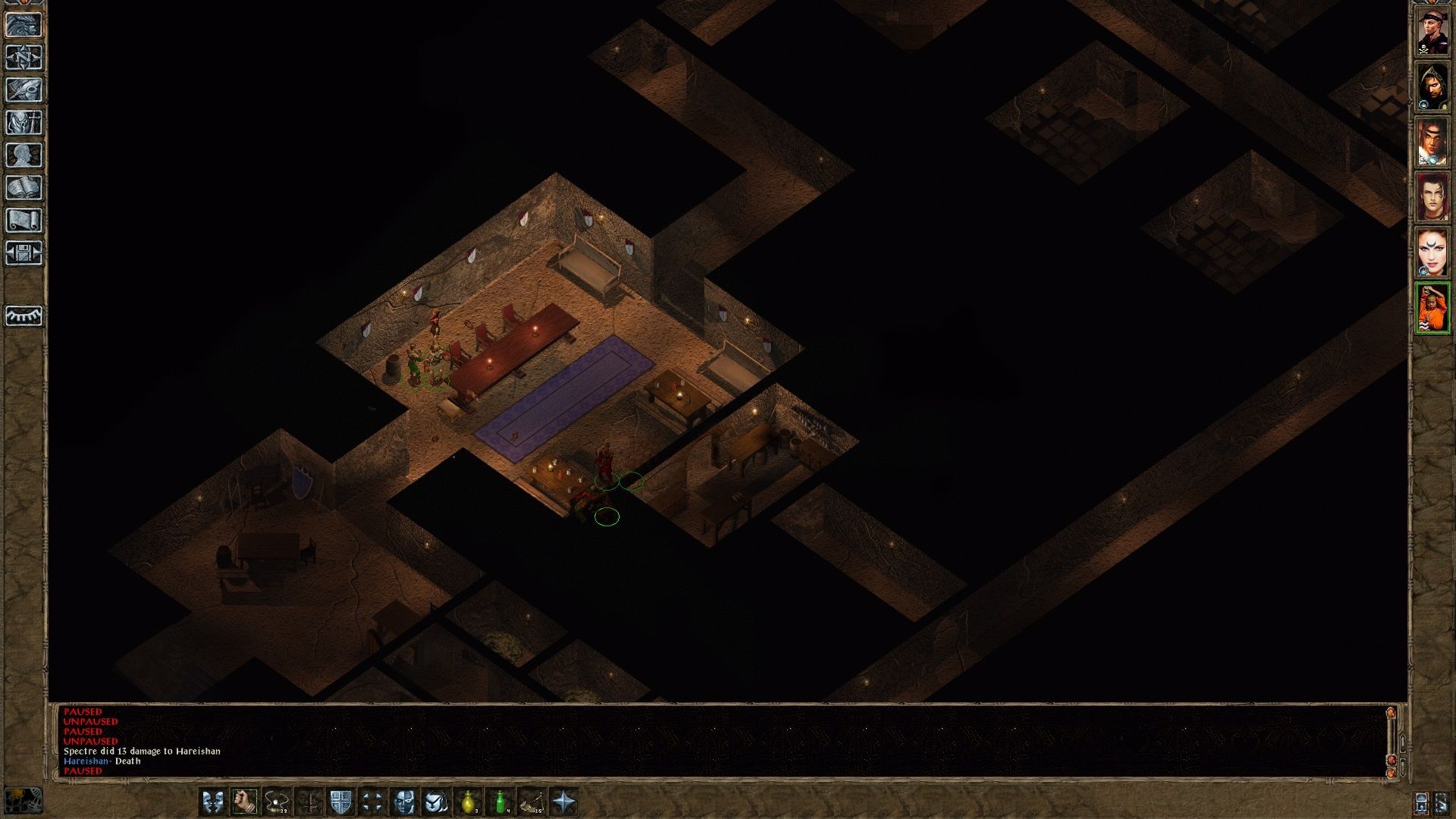The height and width of the screenshot is (819, 1456).
Task: Open the character record head-silhouette button
Action: 24,155
